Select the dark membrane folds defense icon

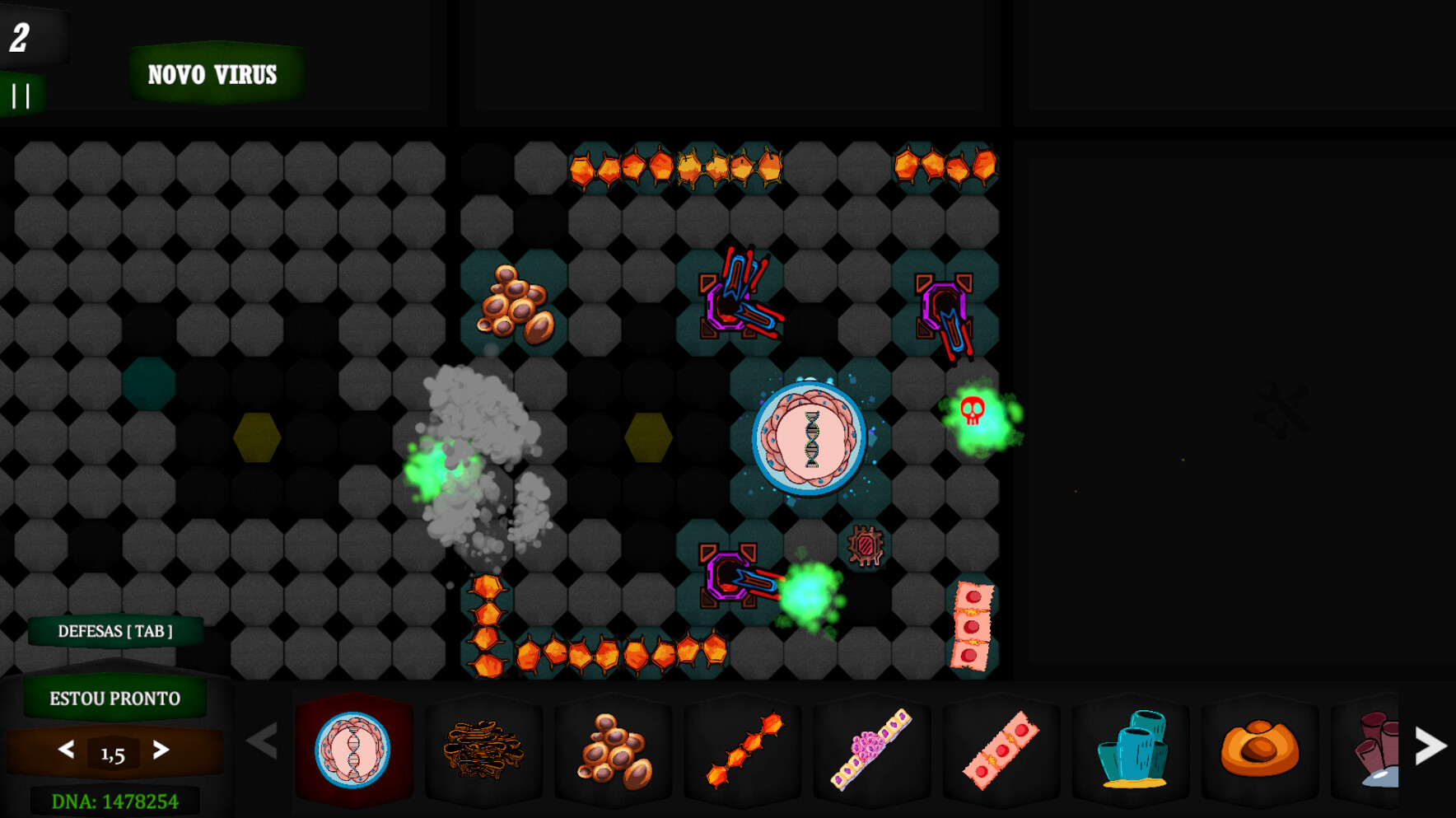pyautogui.click(x=484, y=752)
